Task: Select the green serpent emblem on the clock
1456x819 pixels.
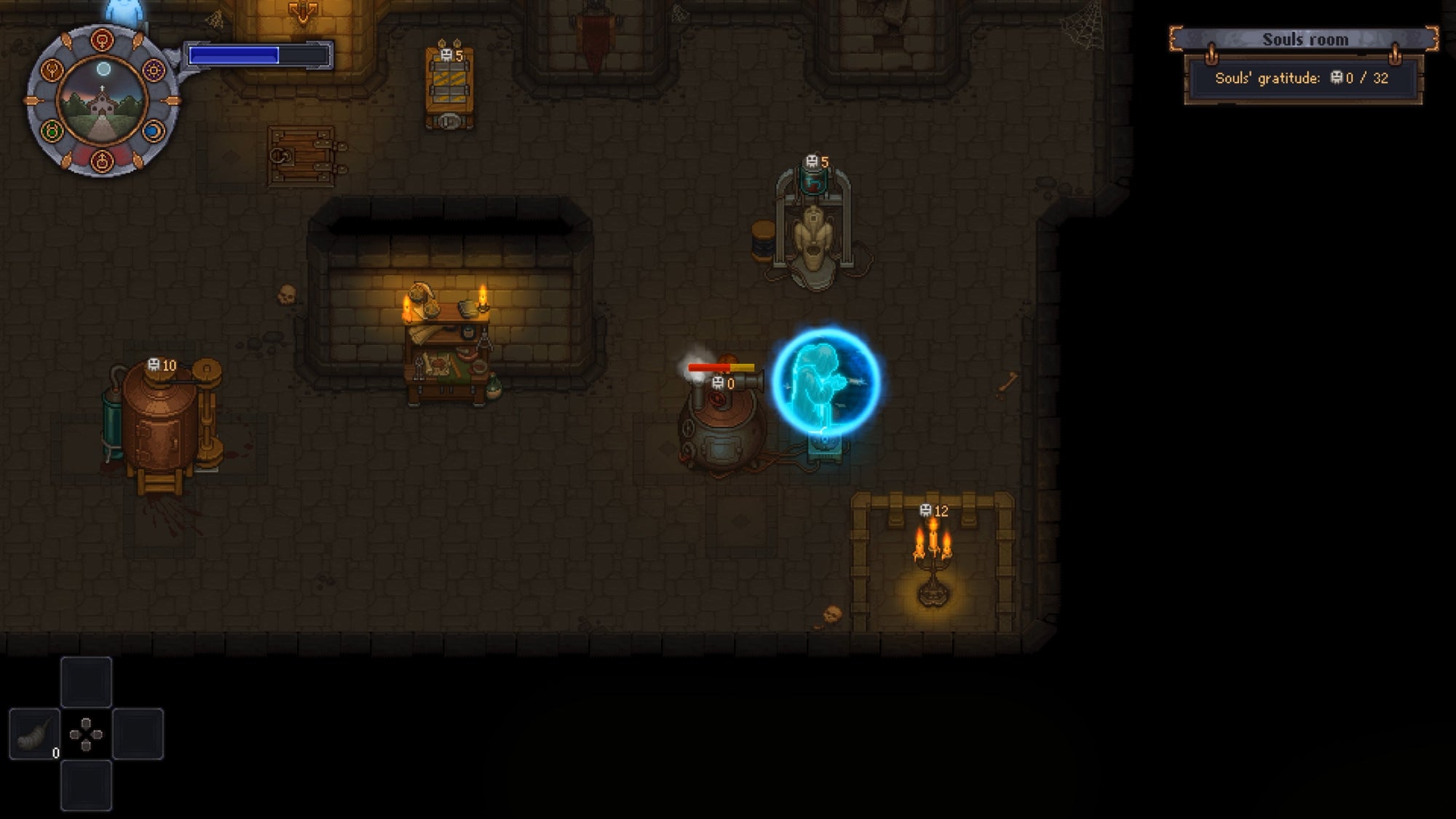Action: click(x=51, y=130)
